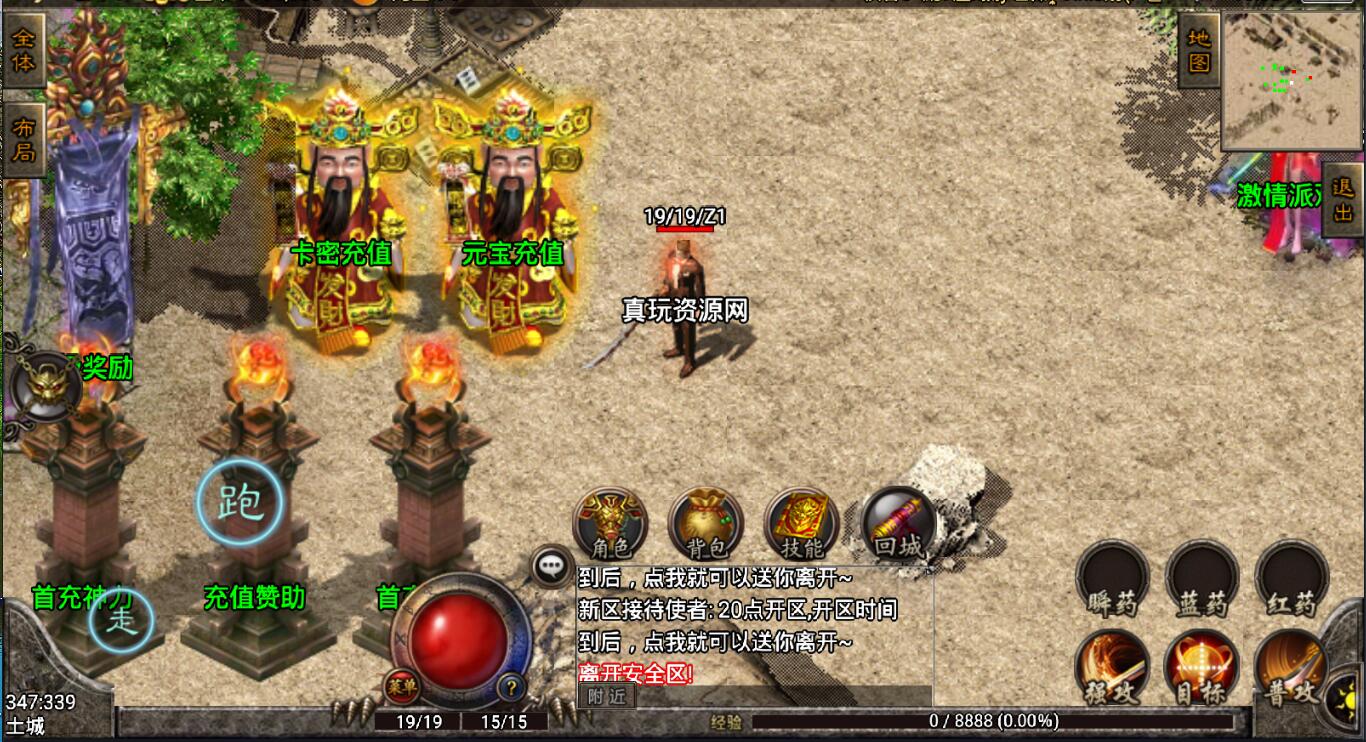Image resolution: width=1366 pixels, height=742 pixels.
Task: Open the 地图 map button
Action: (1198, 50)
